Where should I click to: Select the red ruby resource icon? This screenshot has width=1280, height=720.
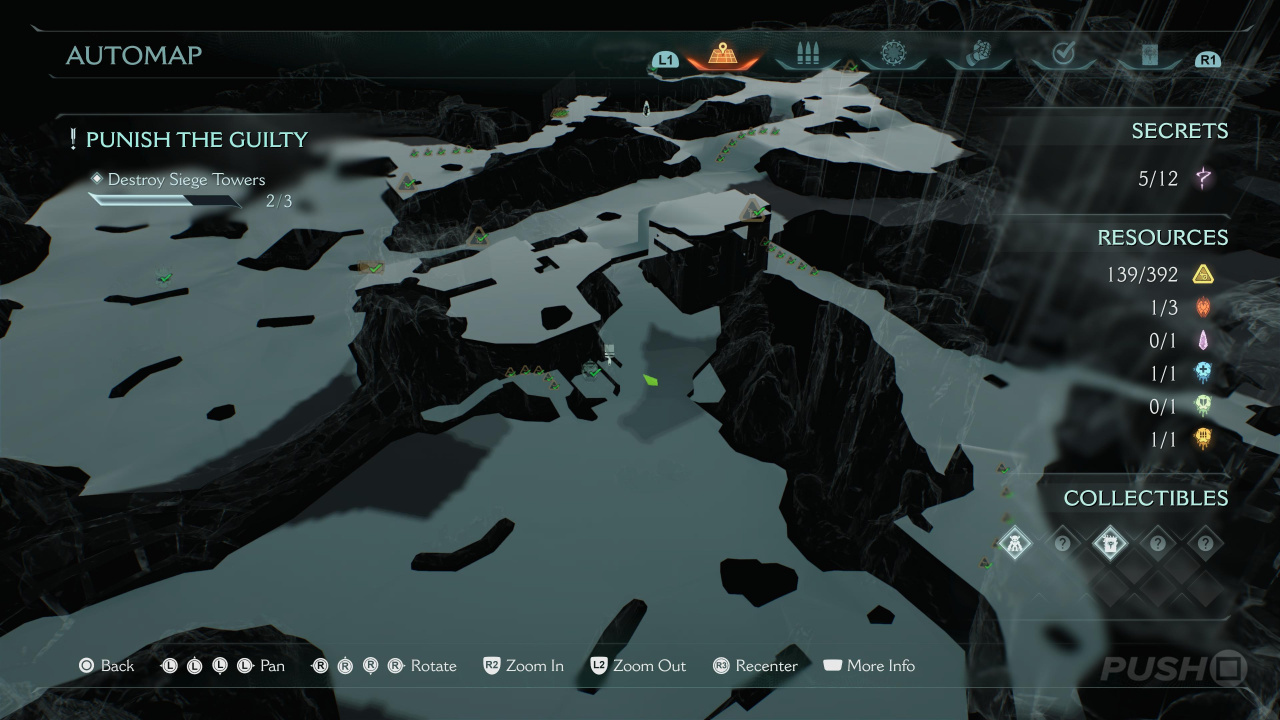[1203, 307]
